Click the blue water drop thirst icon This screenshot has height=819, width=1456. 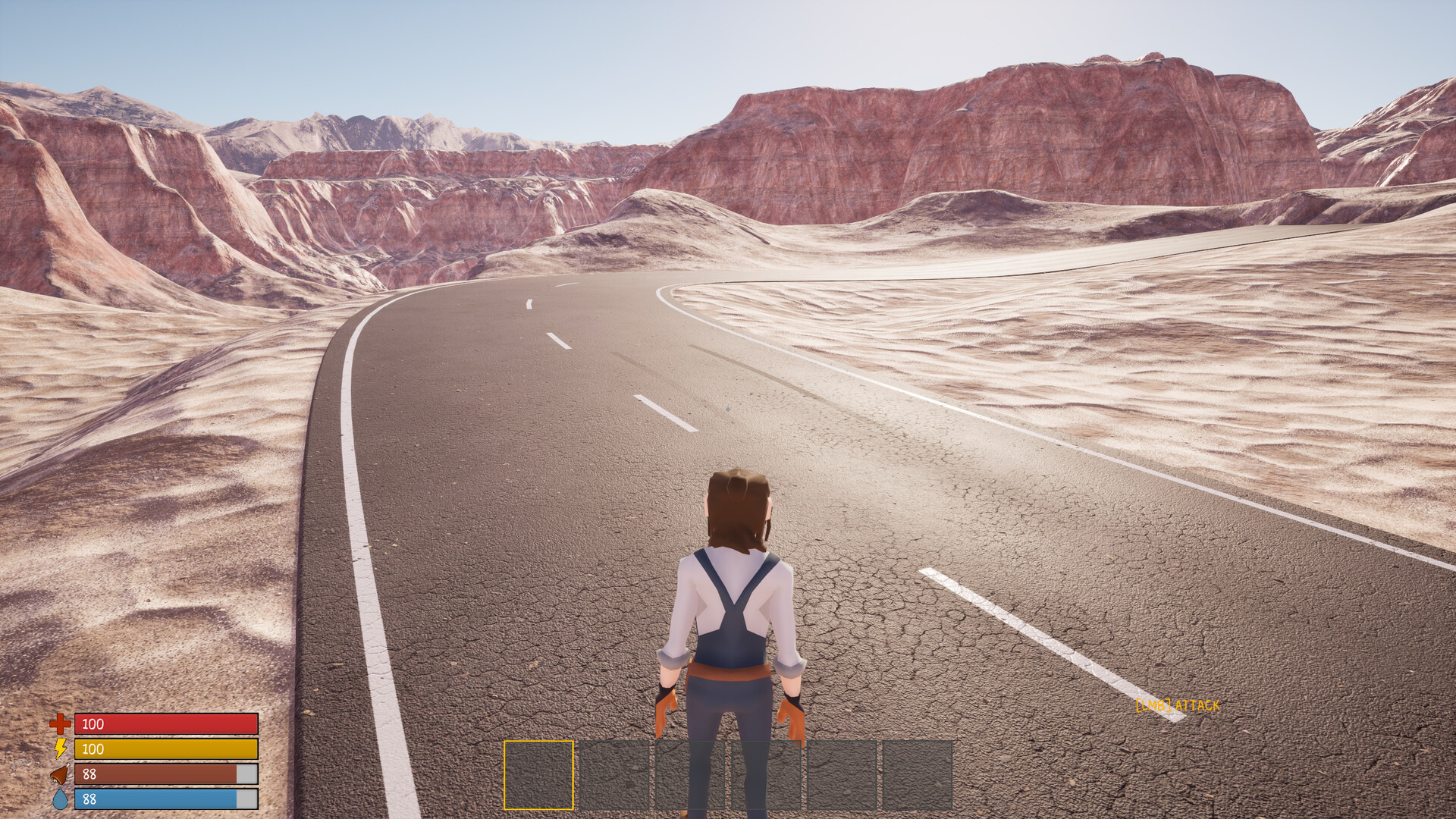pyautogui.click(x=59, y=799)
